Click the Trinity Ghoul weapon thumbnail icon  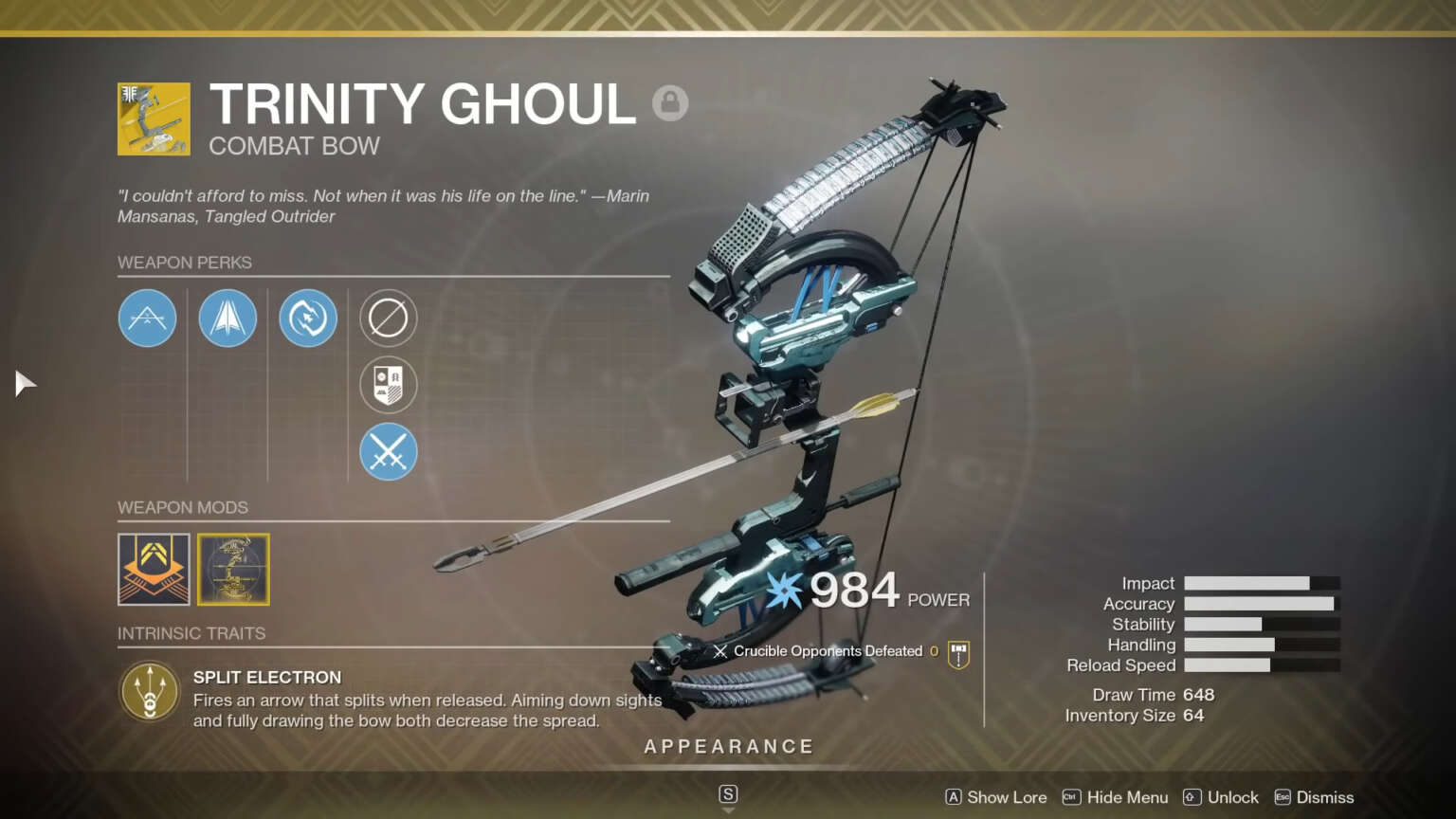pyautogui.click(x=154, y=118)
